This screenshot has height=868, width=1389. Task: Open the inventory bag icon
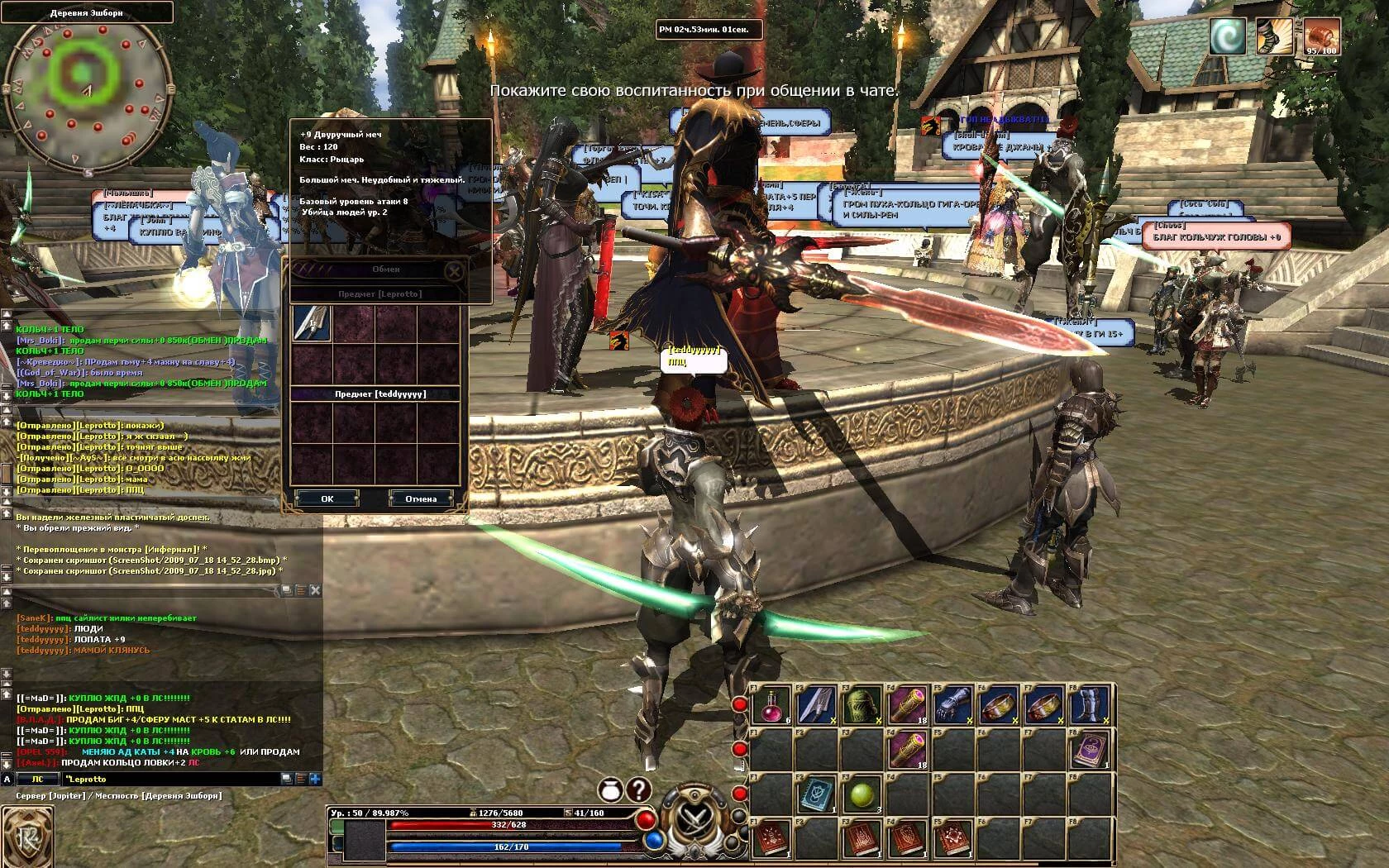pyautogui.click(x=611, y=791)
